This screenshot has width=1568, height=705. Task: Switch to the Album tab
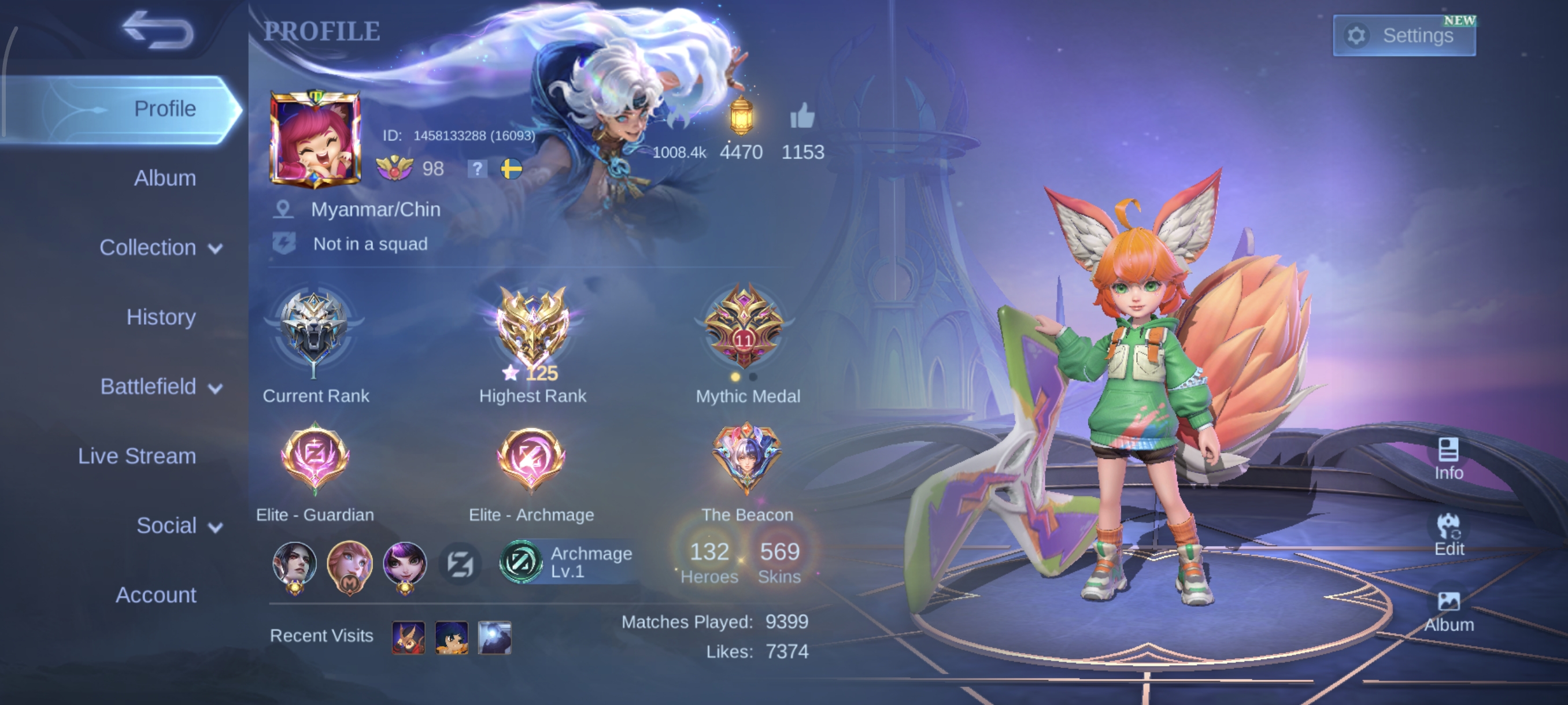[x=164, y=178]
